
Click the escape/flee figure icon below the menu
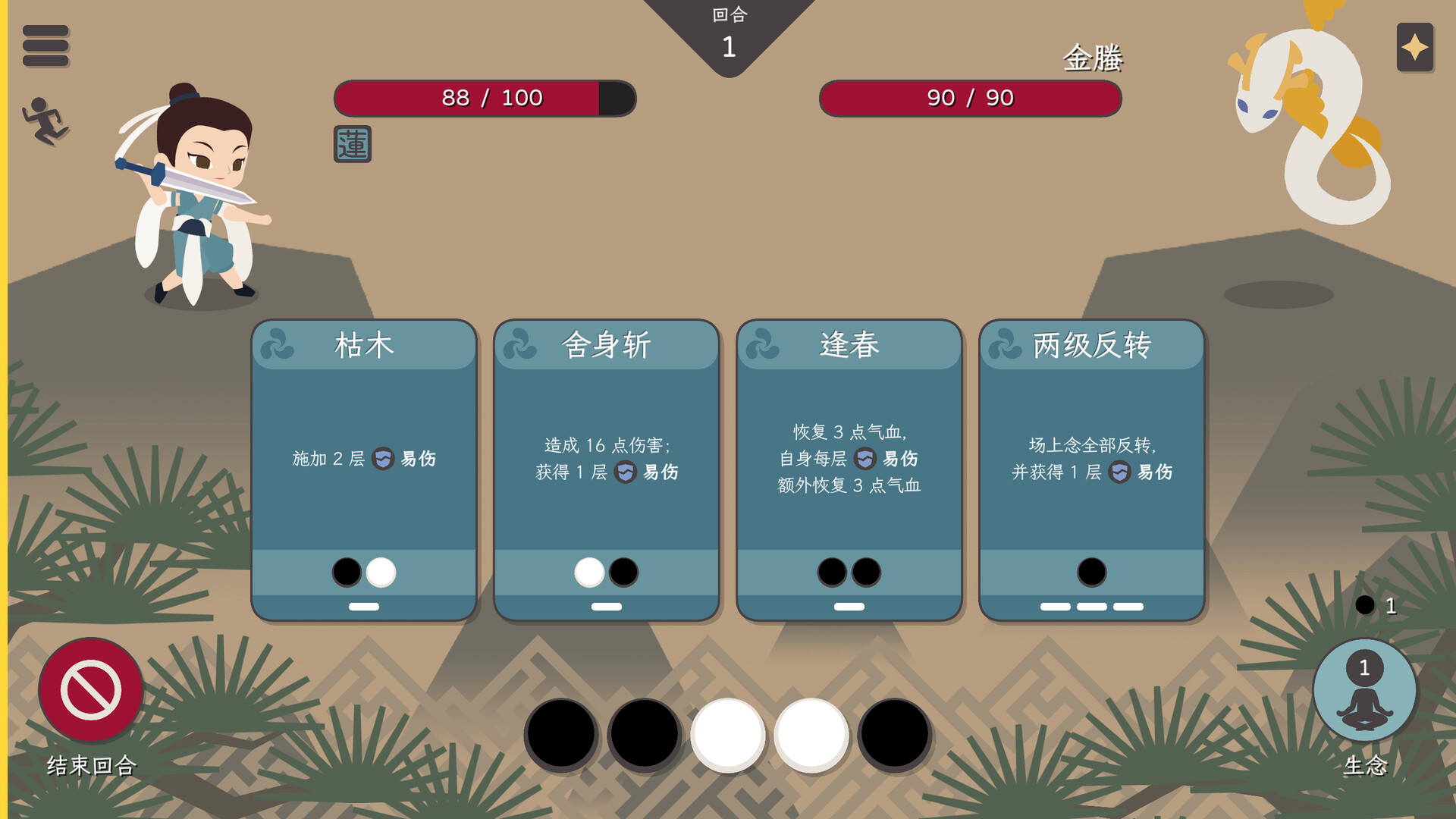[45, 118]
